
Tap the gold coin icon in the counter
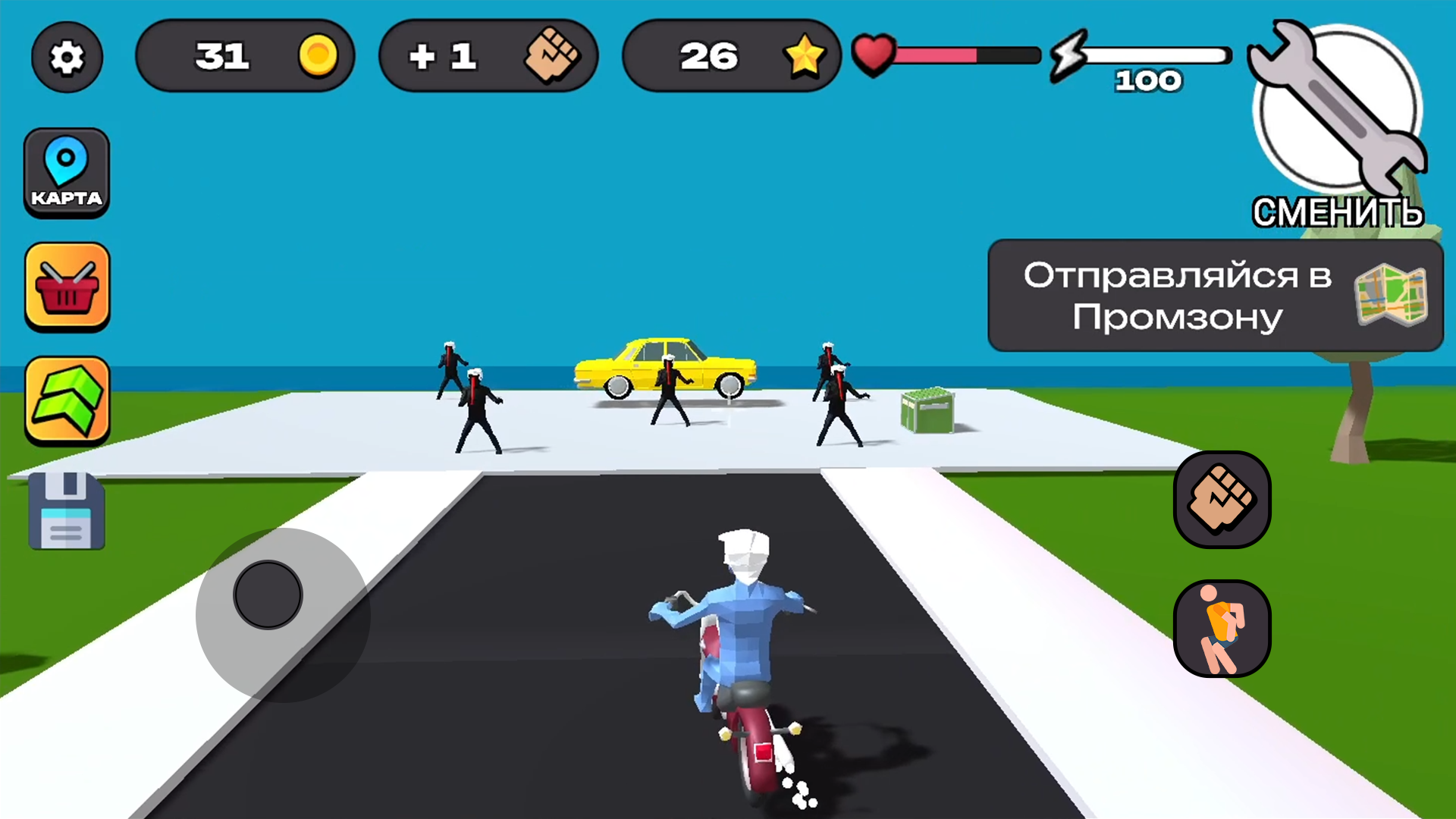[x=318, y=55]
